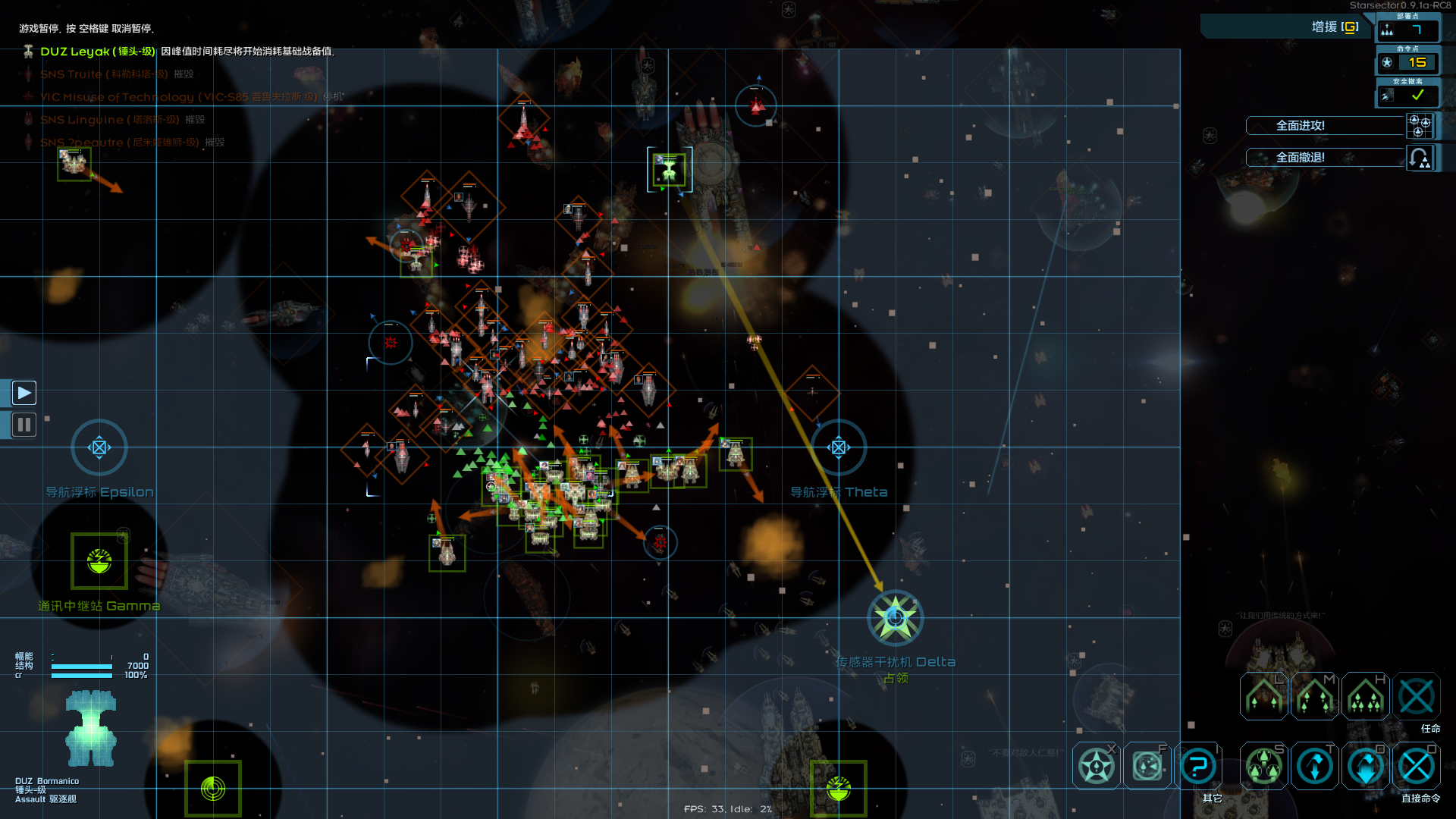Click the pause button on the left
The width and height of the screenshot is (1456, 819).
point(24,425)
